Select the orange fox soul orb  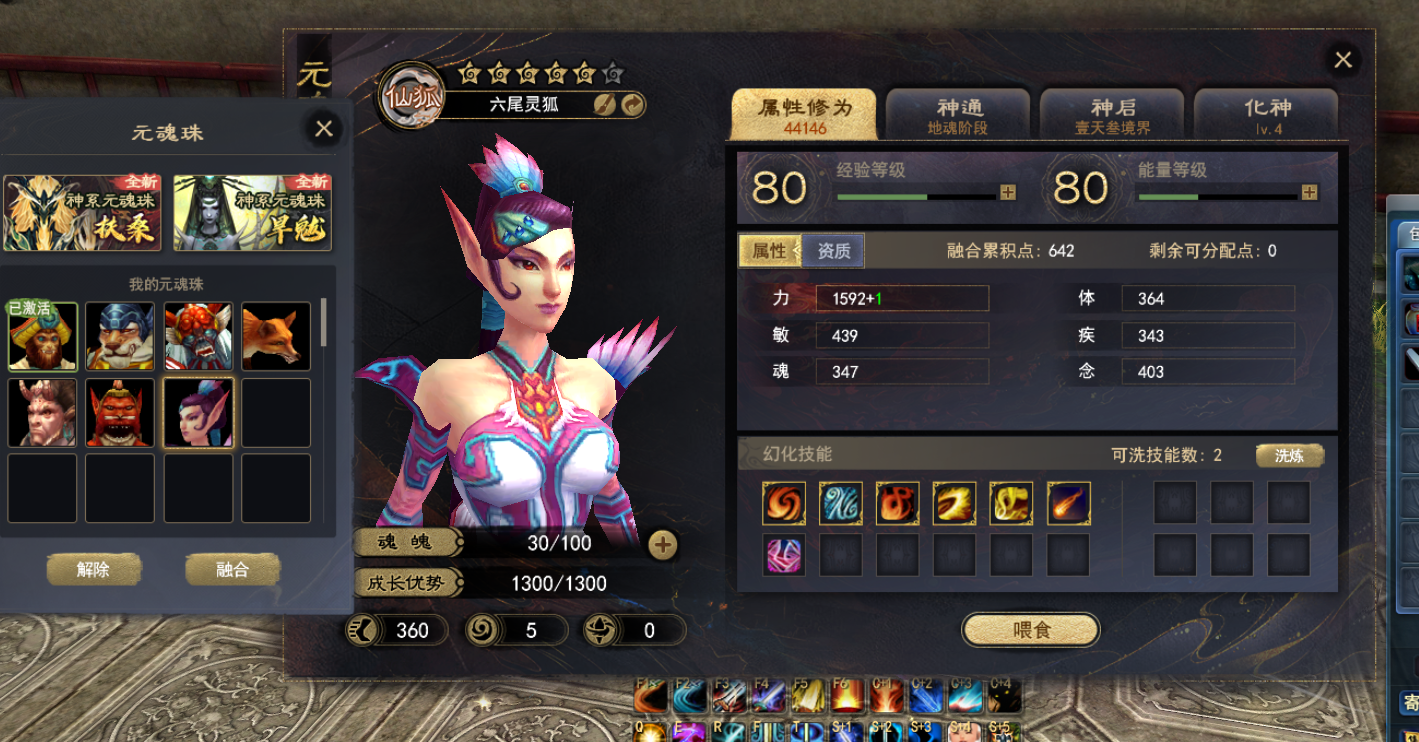click(276, 337)
